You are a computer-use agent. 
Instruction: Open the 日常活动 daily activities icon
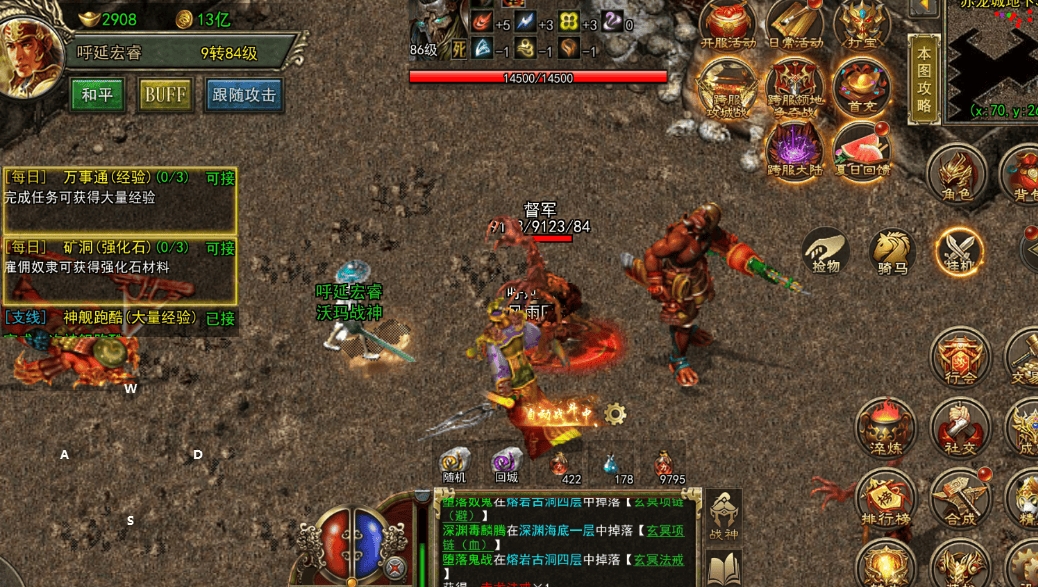click(795, 26)
